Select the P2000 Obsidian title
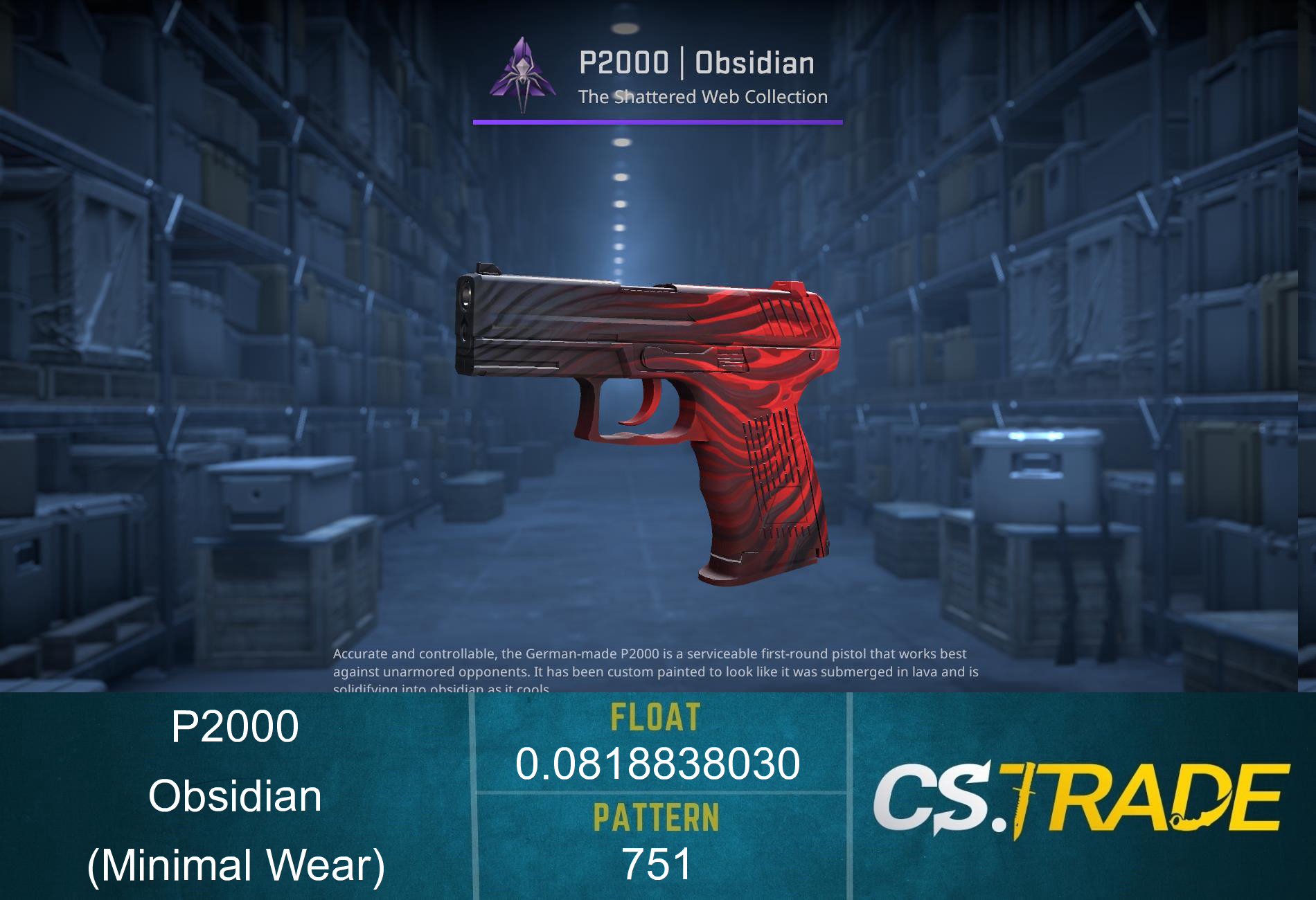 [x=693, y=64]
